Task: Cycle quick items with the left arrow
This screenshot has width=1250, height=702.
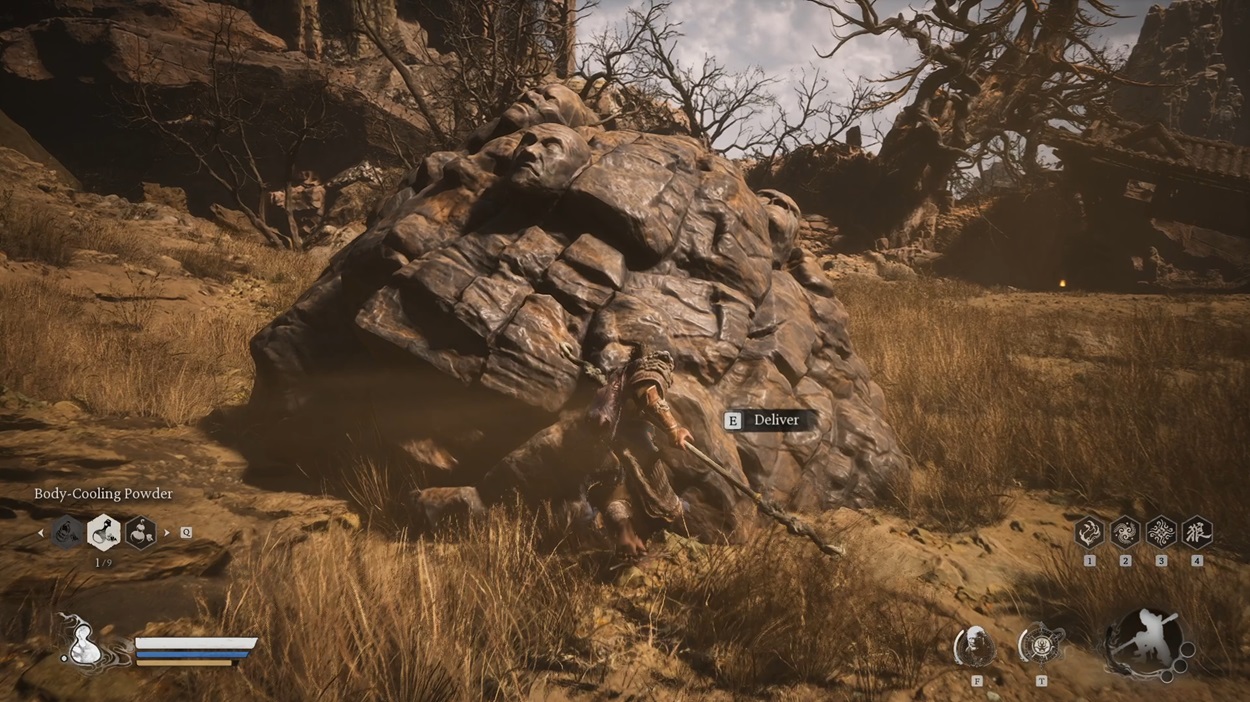Action: pos(42,533)
